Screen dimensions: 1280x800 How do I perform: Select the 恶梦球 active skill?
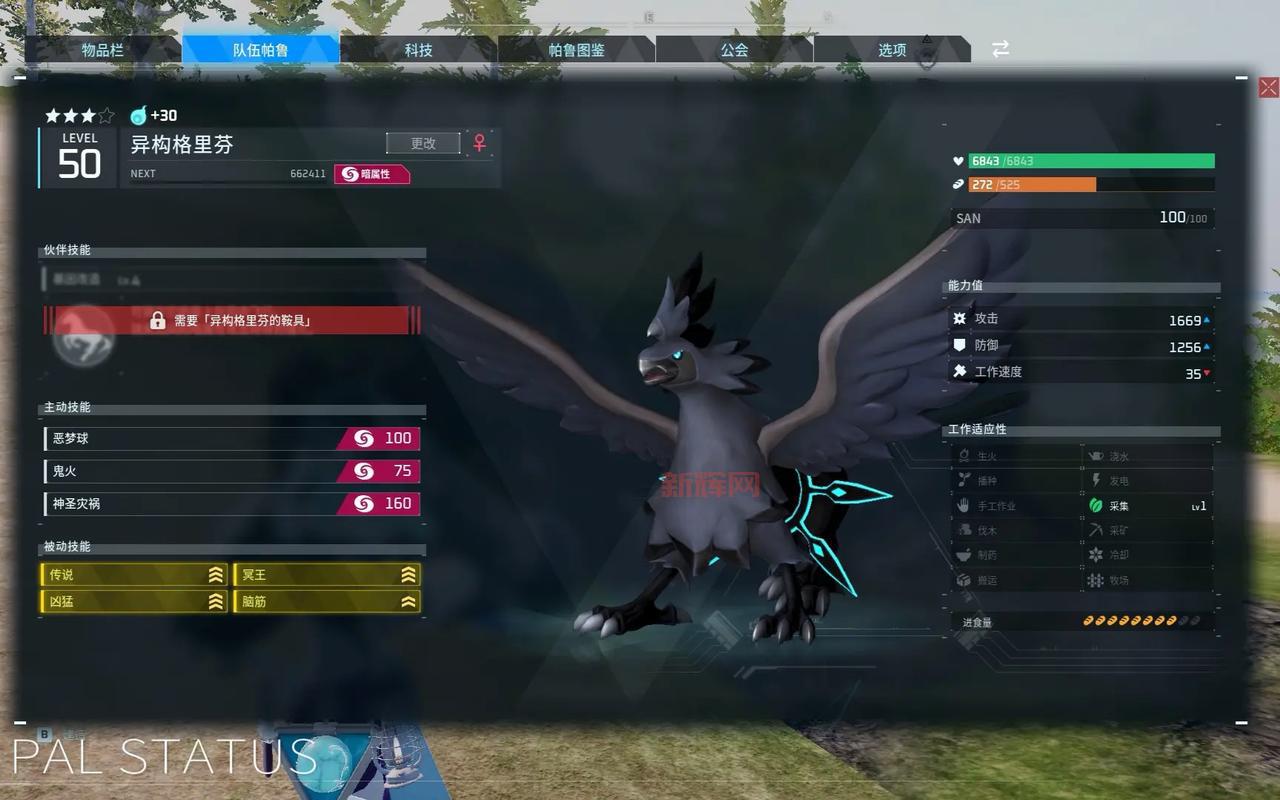[232, 439]
